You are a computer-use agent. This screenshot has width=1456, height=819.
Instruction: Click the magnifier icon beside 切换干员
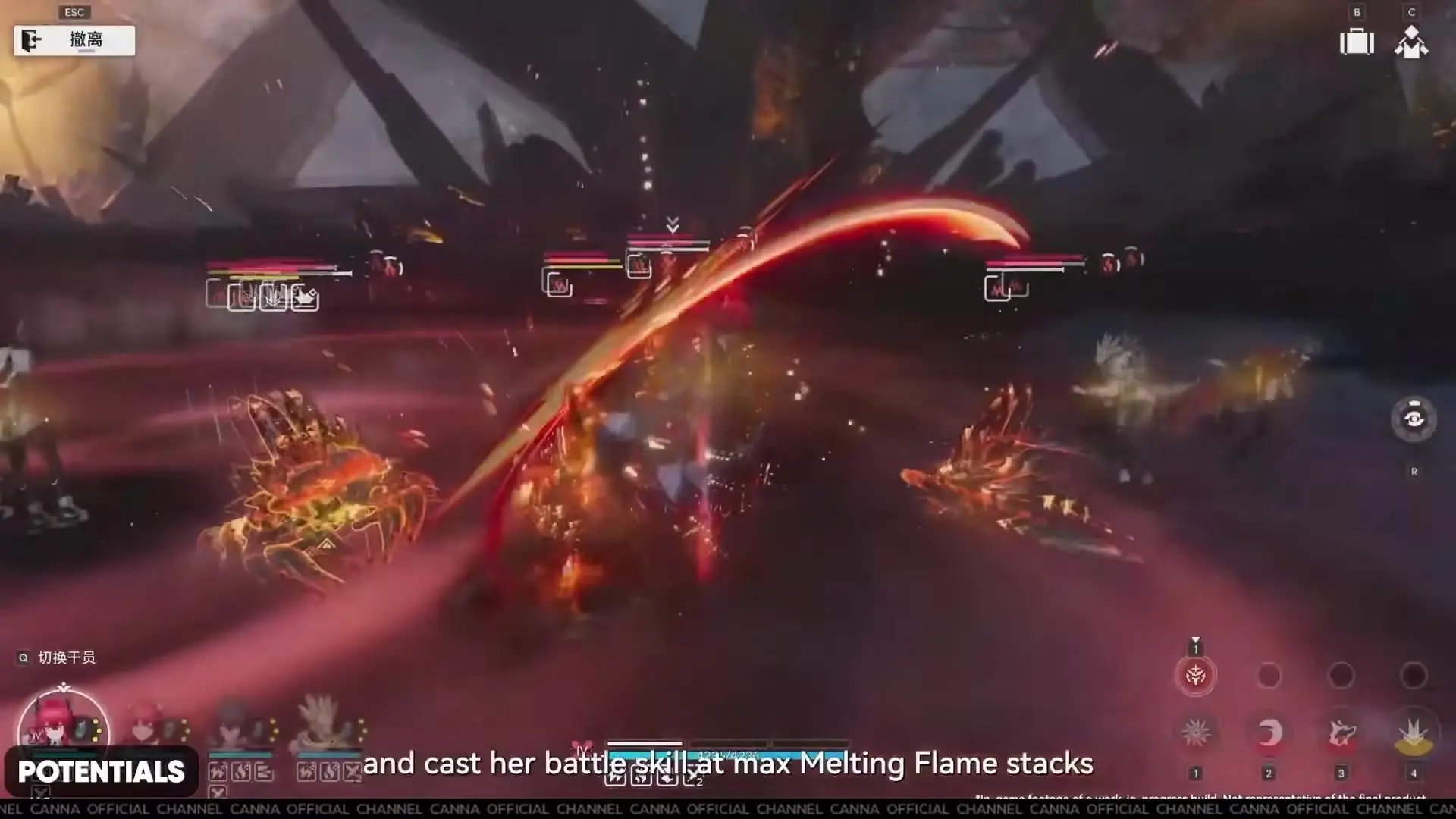tap(24, 658)
